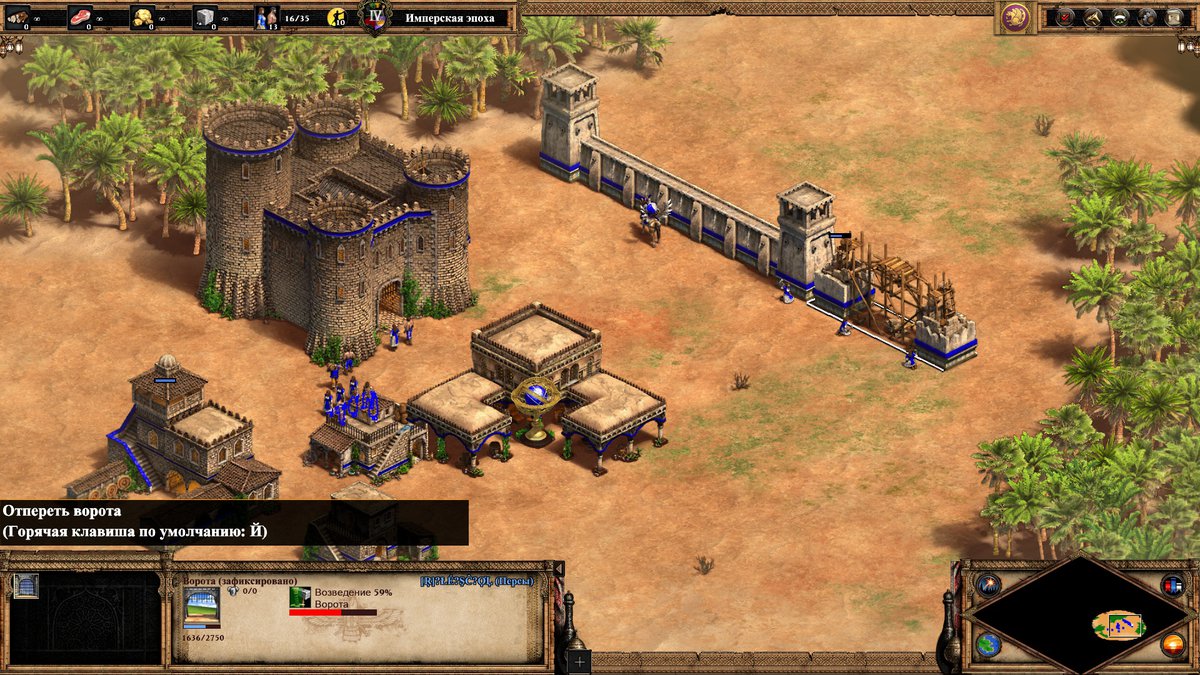Viewport: 1200px width, 675px height.
Task: Click the sunset button beside the minimap
Action: 1172,645
